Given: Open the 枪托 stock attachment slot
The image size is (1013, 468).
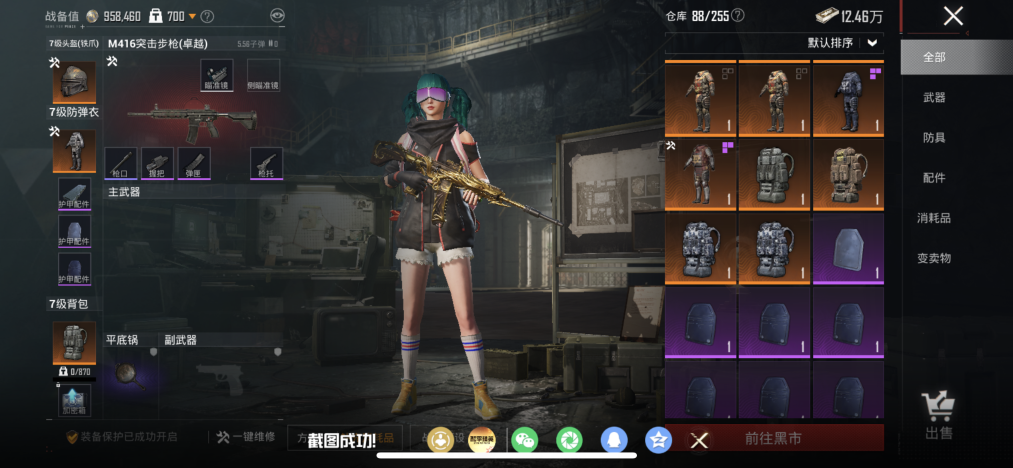Looking at the screenshot, I should [266, 163].
